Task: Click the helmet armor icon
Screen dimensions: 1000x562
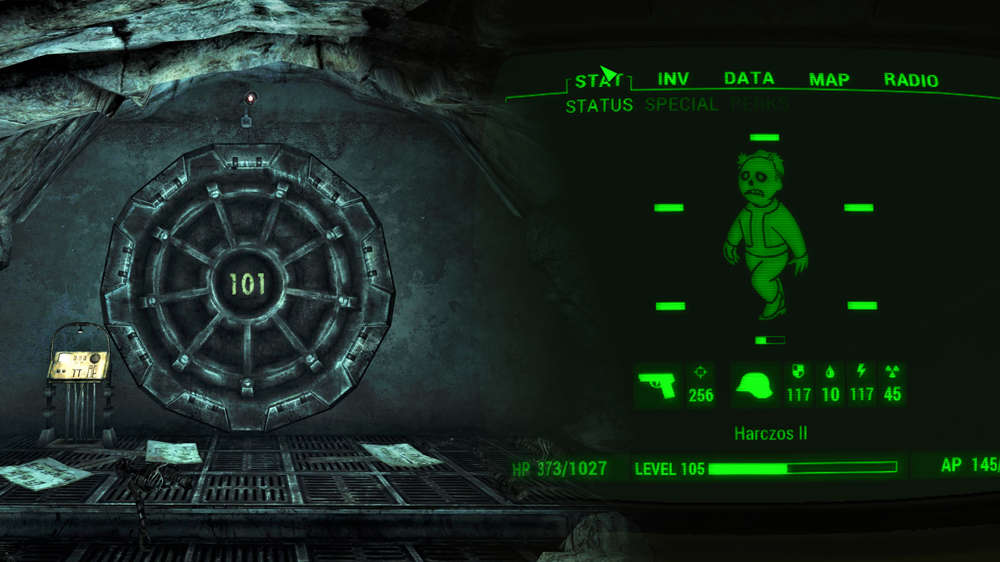Action: [755, 386]
